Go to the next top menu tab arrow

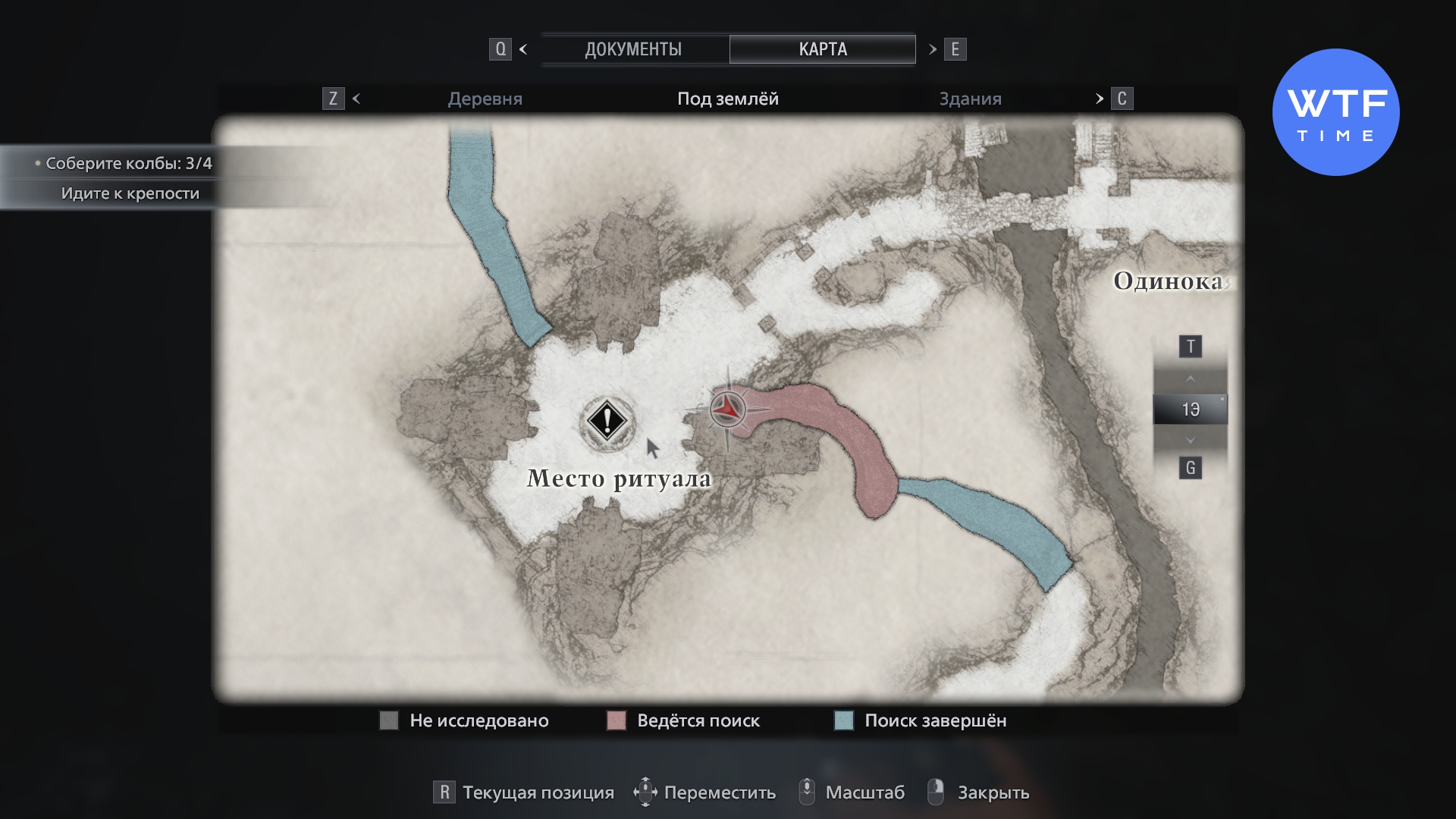932,49
